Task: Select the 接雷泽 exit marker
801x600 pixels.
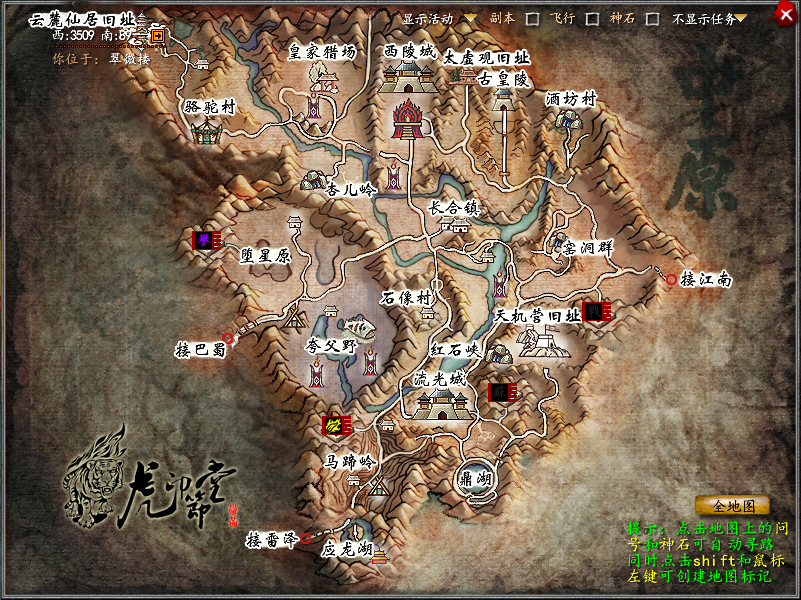Action: tap(306, 539)
